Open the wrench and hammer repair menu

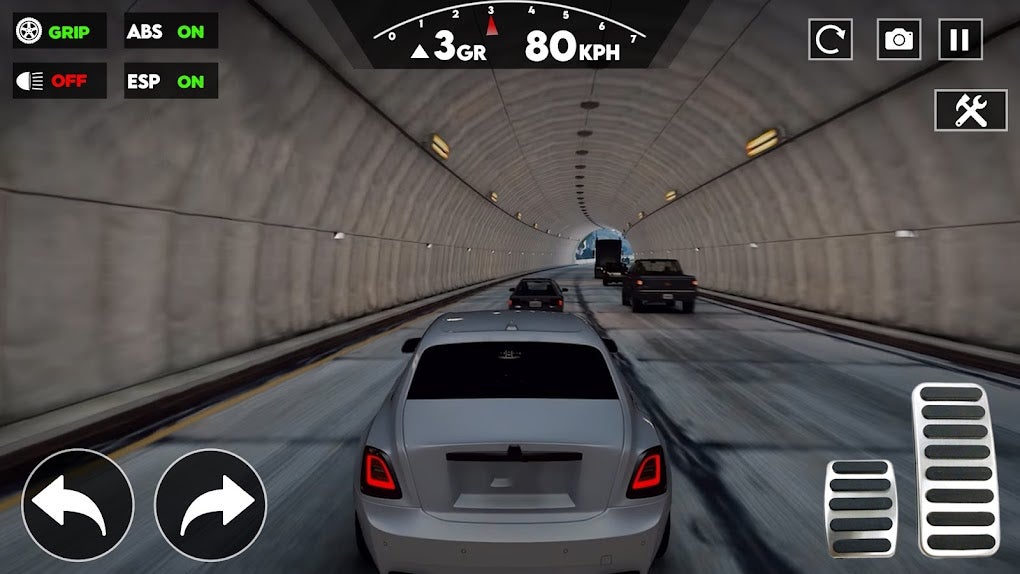coord(970,110)
